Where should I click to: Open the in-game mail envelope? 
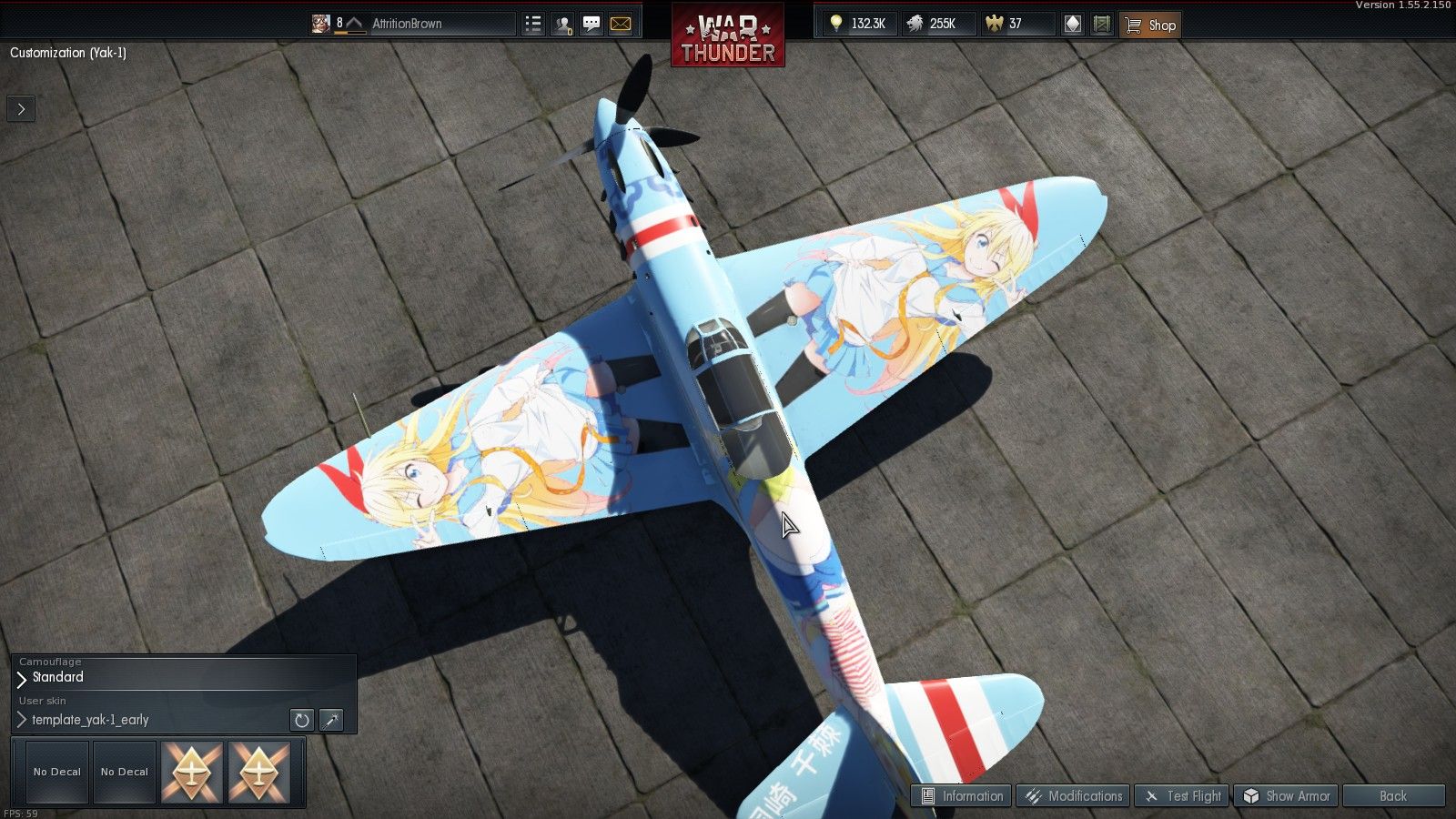coord(620,24)
